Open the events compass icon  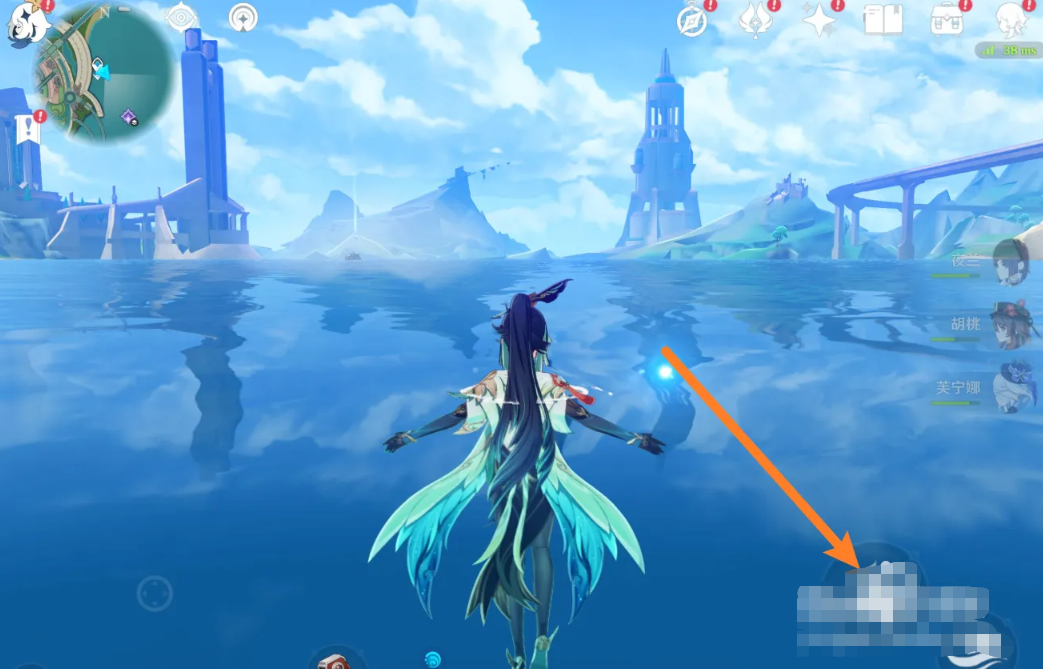692,20
